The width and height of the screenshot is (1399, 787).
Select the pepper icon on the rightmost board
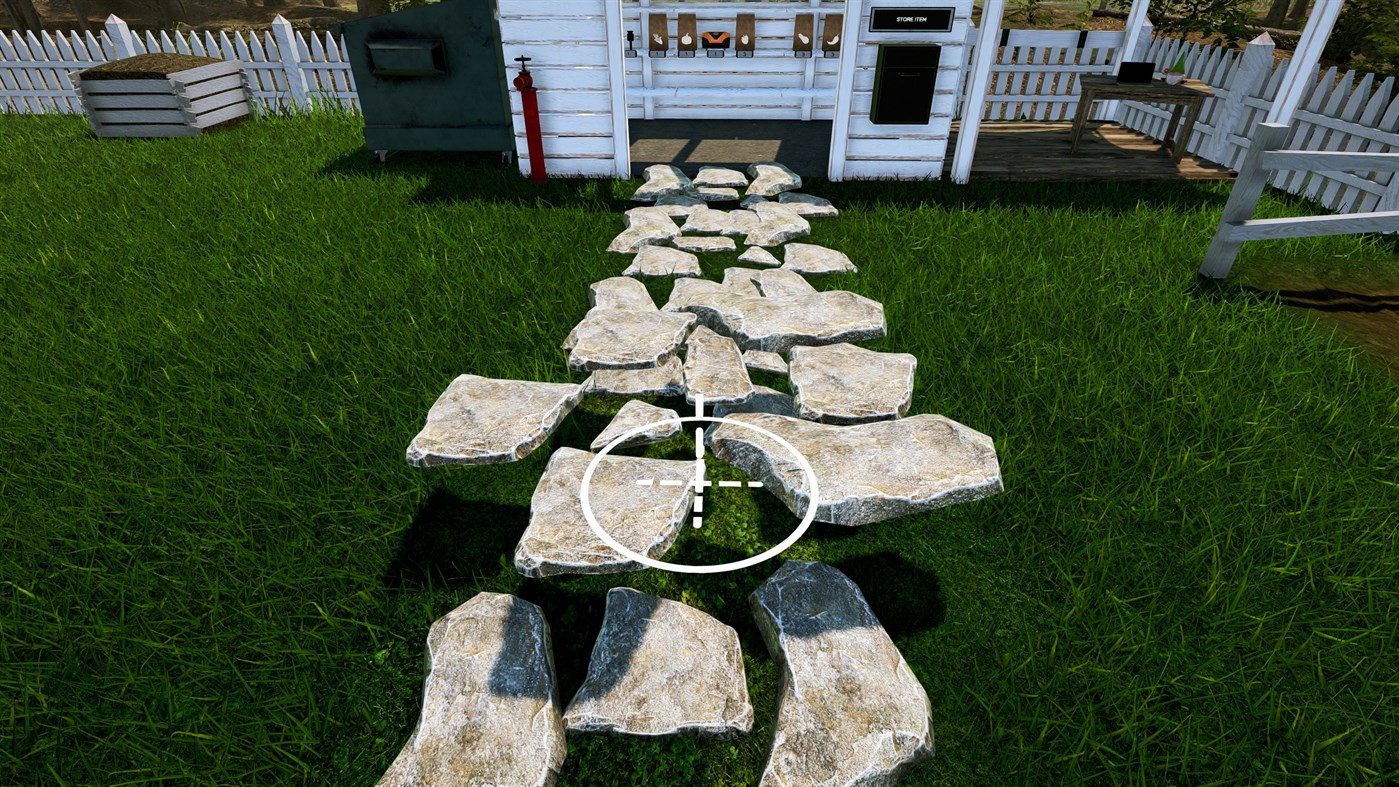[x=833, y=40]
